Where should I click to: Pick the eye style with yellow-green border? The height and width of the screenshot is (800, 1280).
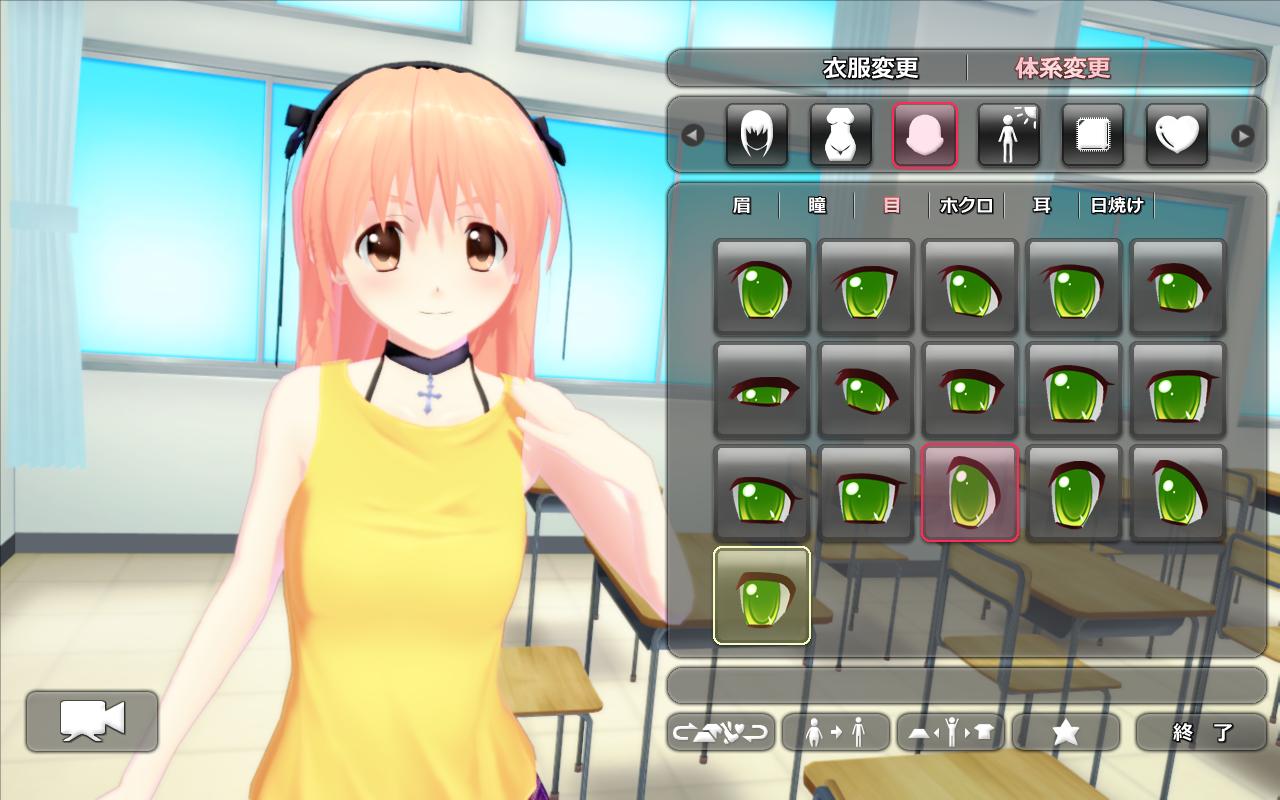[762, 596]
